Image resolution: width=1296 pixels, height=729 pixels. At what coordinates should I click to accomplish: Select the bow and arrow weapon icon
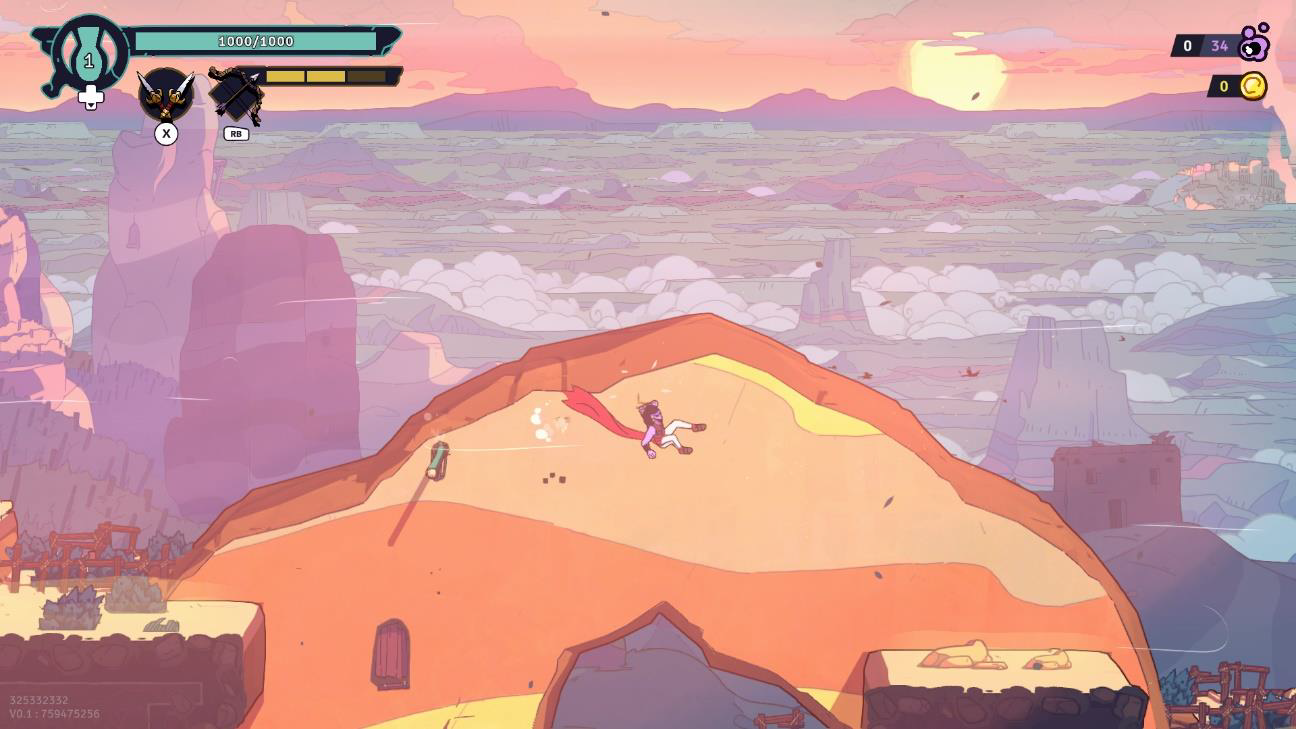(236, 95)
